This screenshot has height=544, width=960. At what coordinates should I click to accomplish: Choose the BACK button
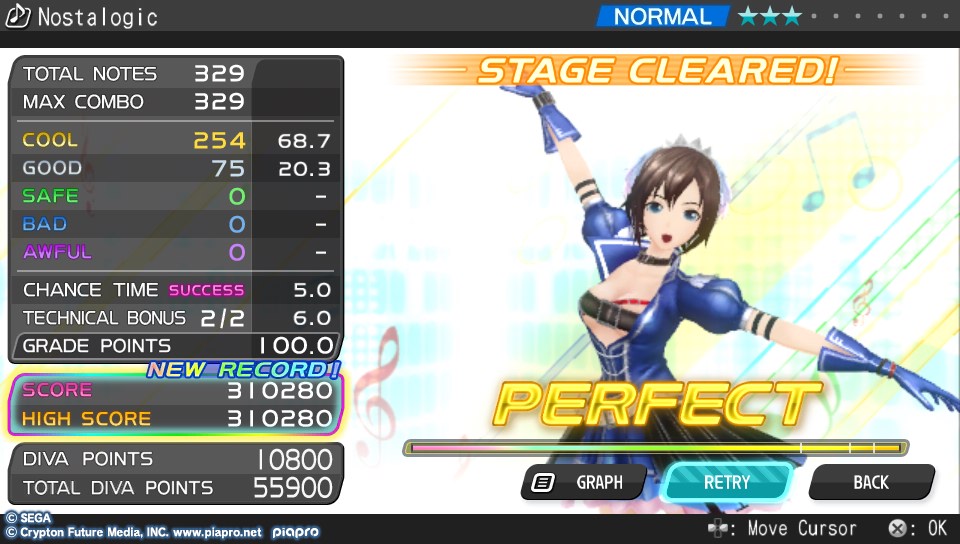click(x=870, y=482)
